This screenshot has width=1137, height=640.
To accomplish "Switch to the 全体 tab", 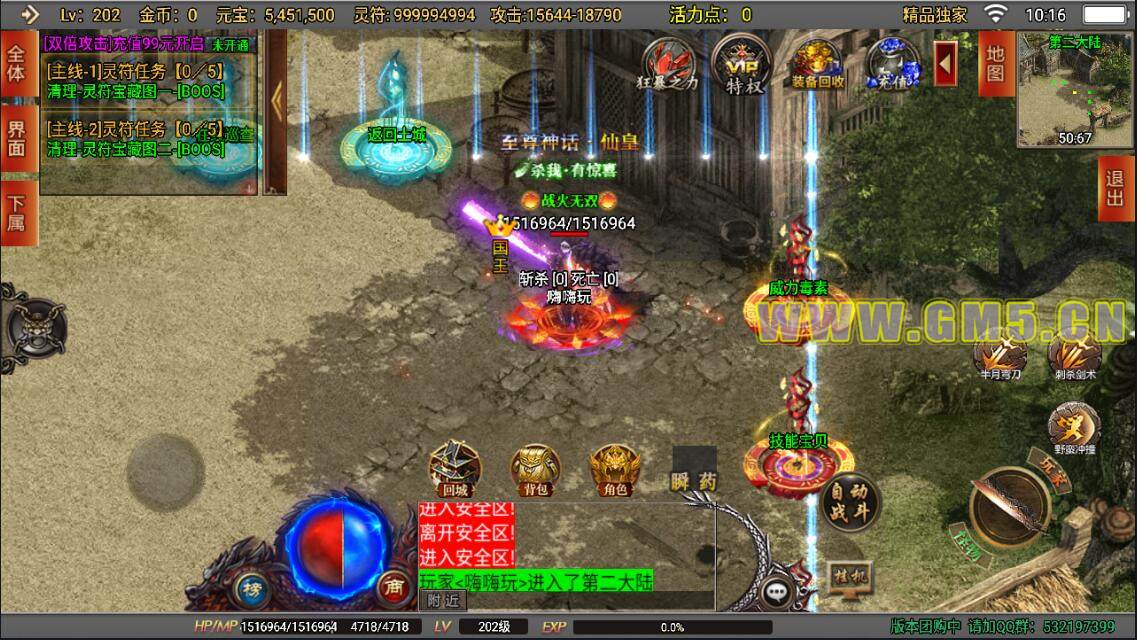I will [16, 62].
